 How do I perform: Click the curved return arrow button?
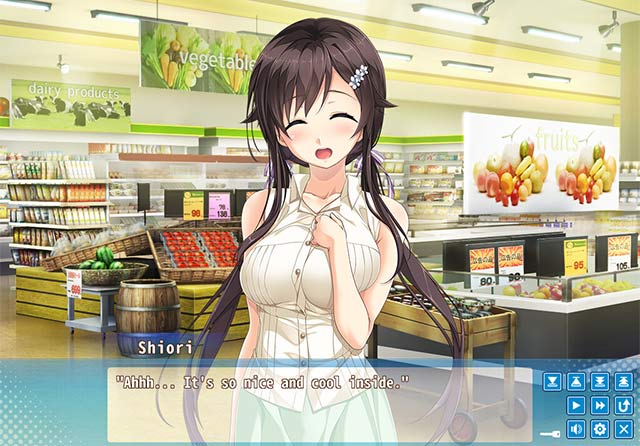coord(623,405)
